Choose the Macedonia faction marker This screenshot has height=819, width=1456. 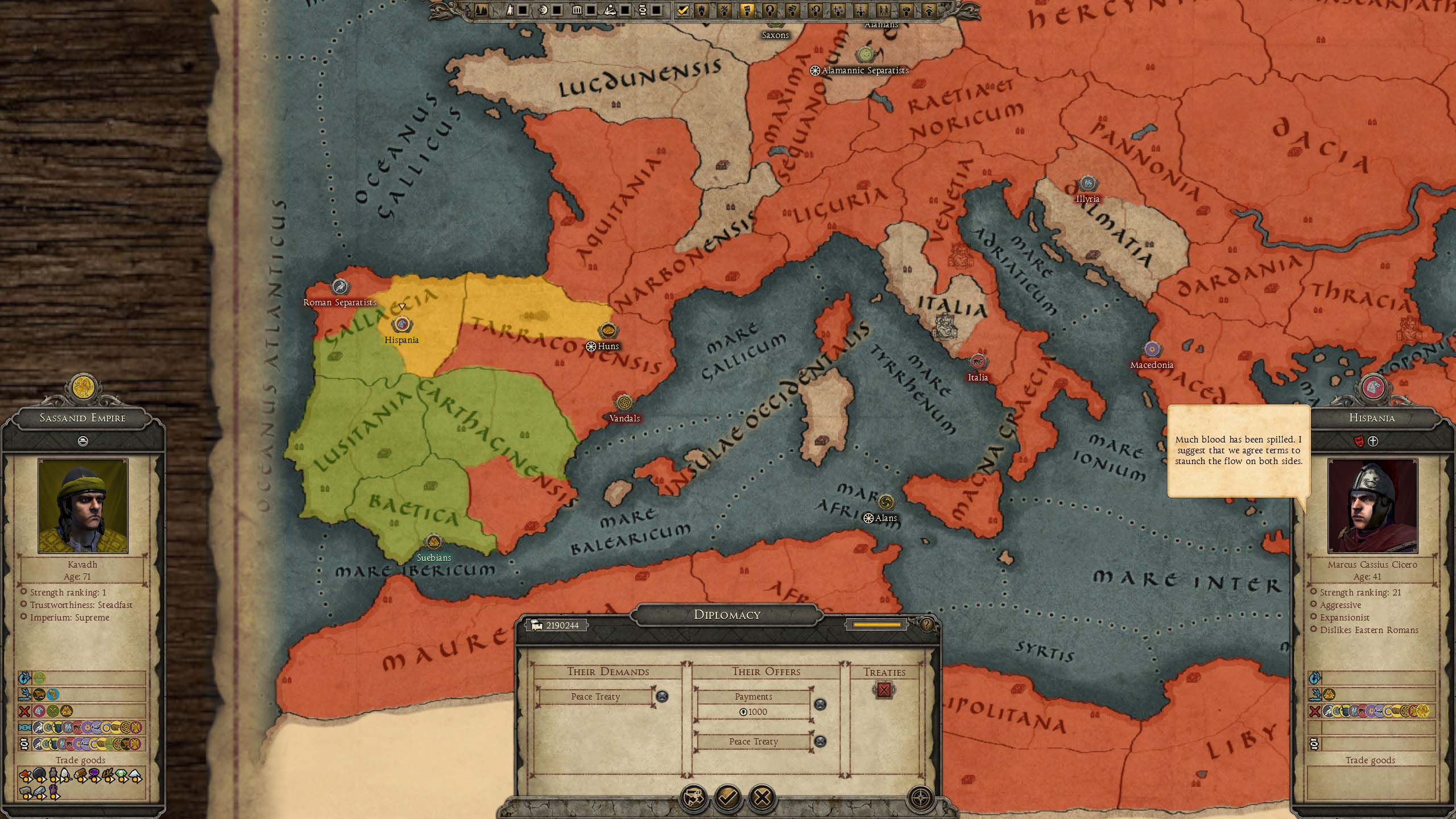(x=1152, y=349)
